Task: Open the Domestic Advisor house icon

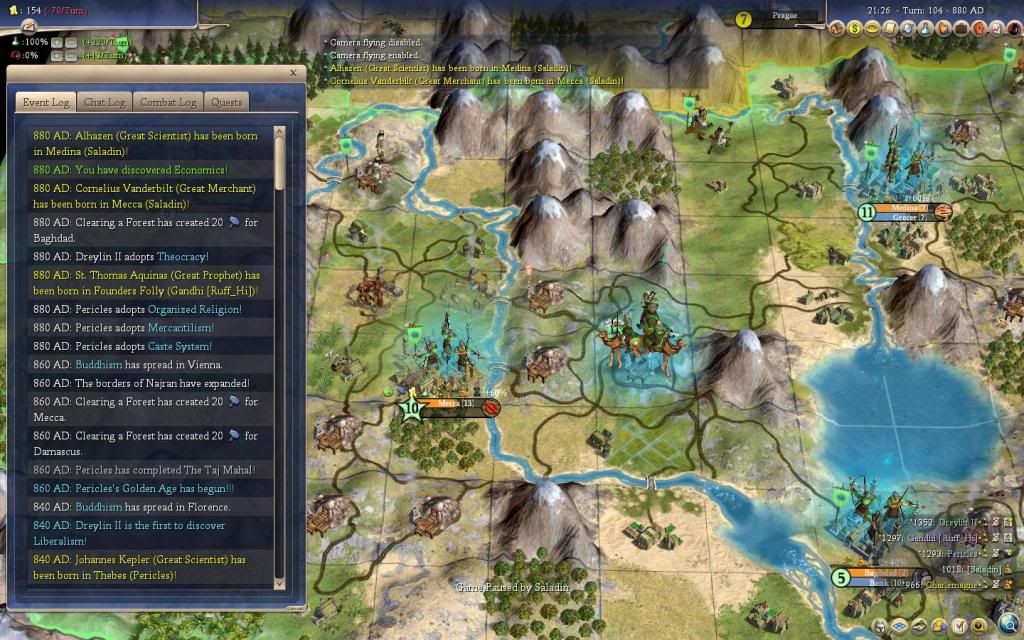Action: tap(836, 27)
